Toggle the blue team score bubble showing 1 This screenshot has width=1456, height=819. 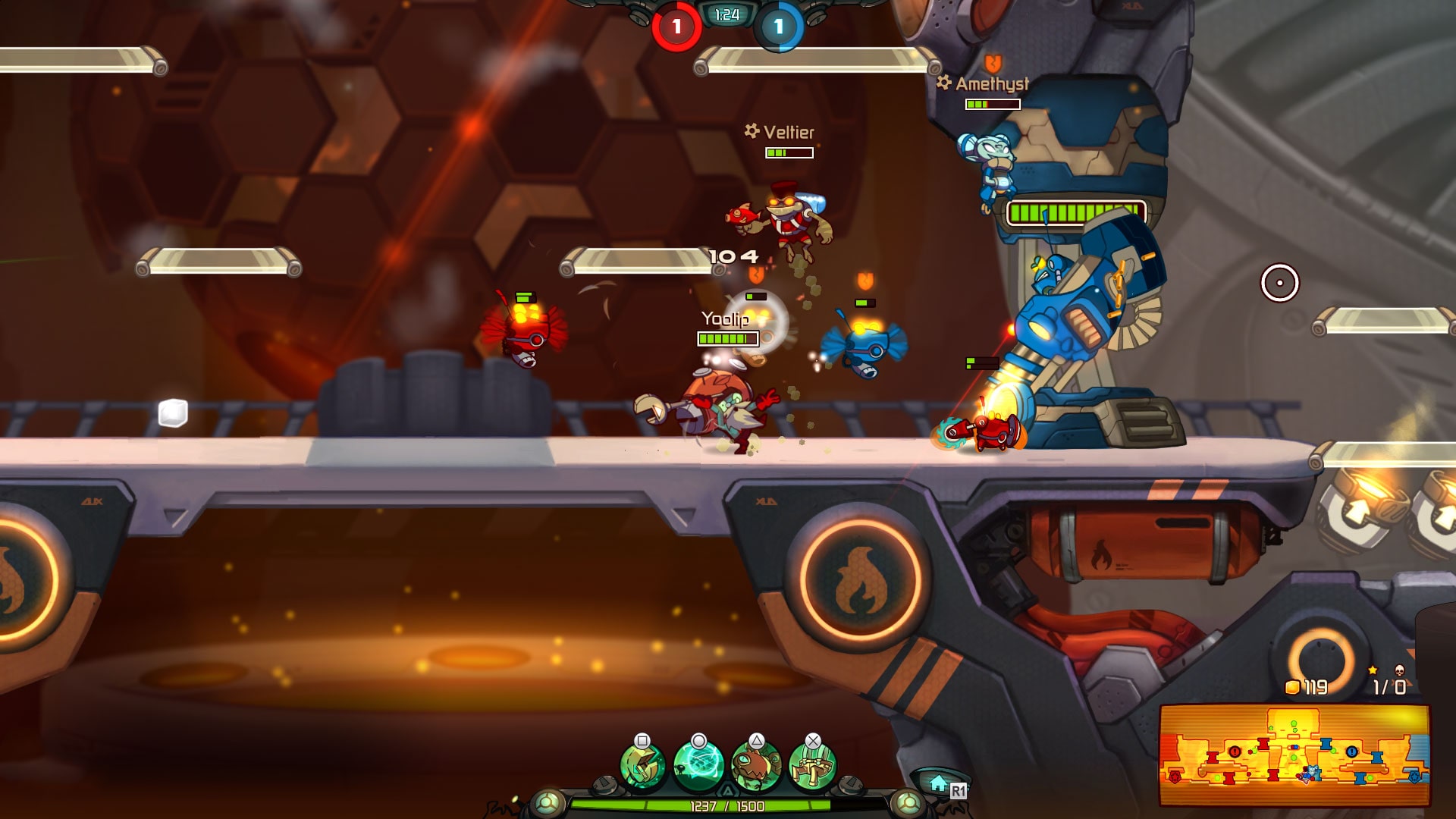pyautogui.click(x=777, y=25)
